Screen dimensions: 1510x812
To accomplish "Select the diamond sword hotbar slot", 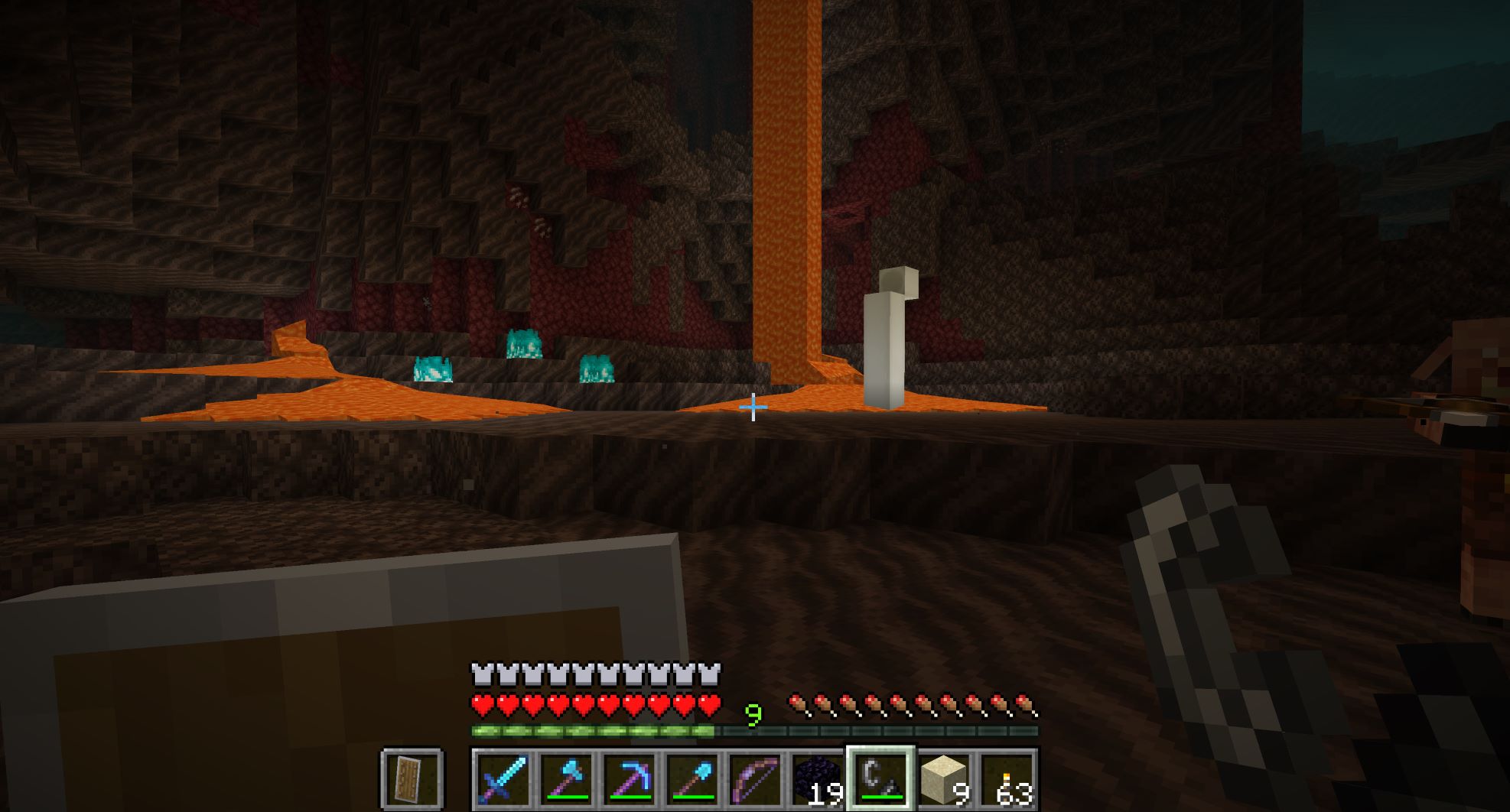I will click(x=503, y=778).
